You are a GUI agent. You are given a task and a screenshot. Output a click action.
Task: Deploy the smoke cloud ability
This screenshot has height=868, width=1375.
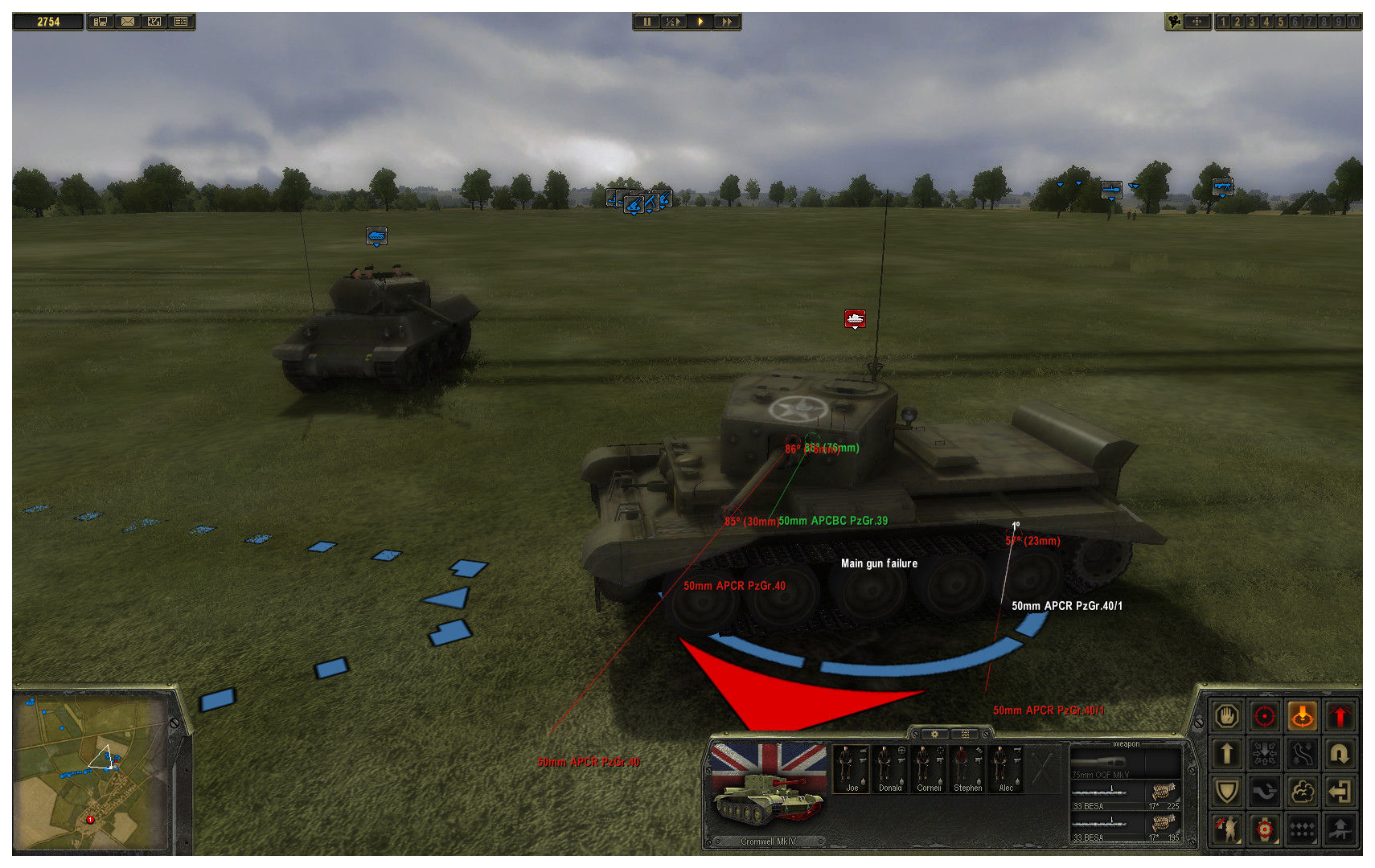[1302, 792]
